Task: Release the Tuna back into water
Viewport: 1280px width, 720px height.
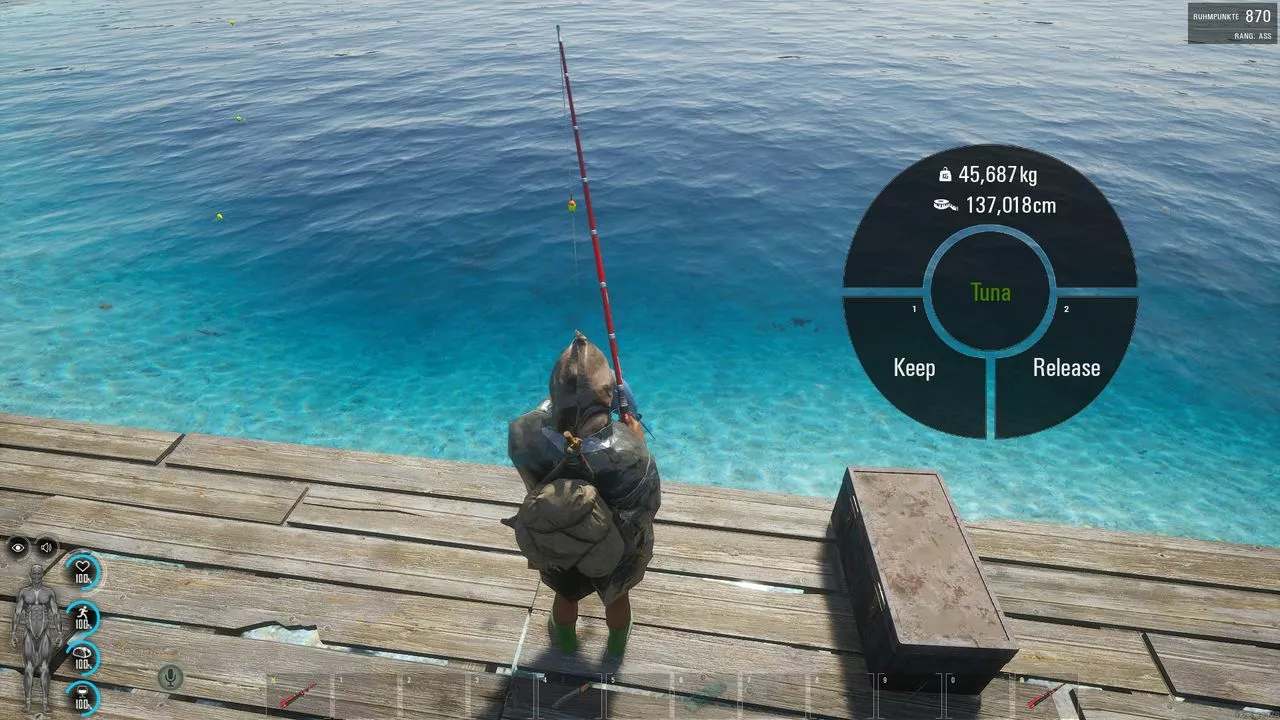Action: (x=1066, y=368)
